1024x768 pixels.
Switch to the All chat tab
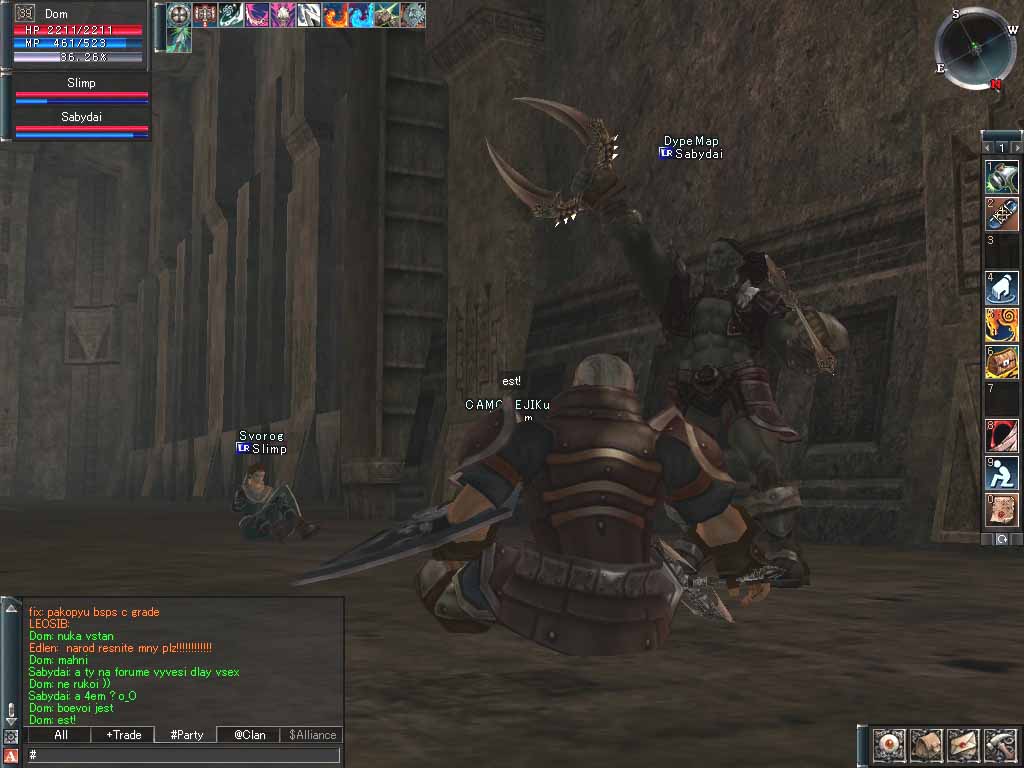coord(61,735)
